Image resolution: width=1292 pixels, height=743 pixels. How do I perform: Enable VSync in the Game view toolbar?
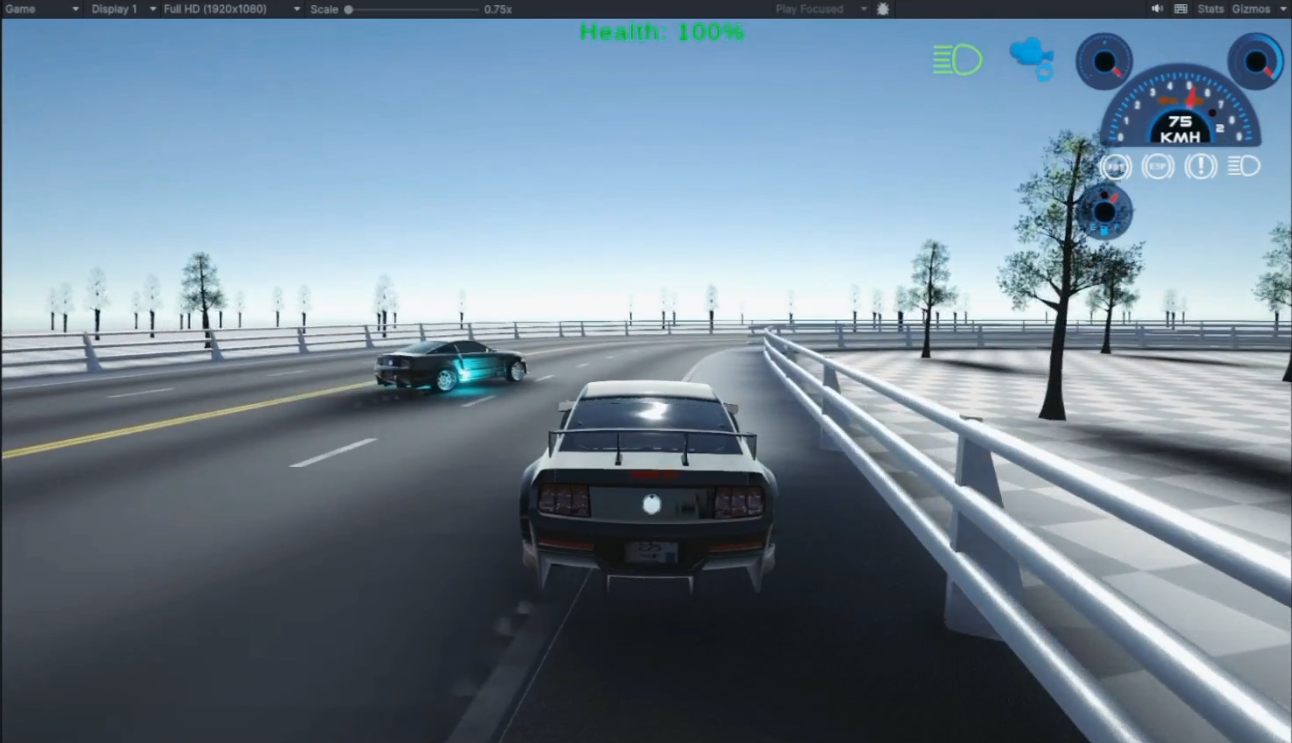pos(1181,8)
